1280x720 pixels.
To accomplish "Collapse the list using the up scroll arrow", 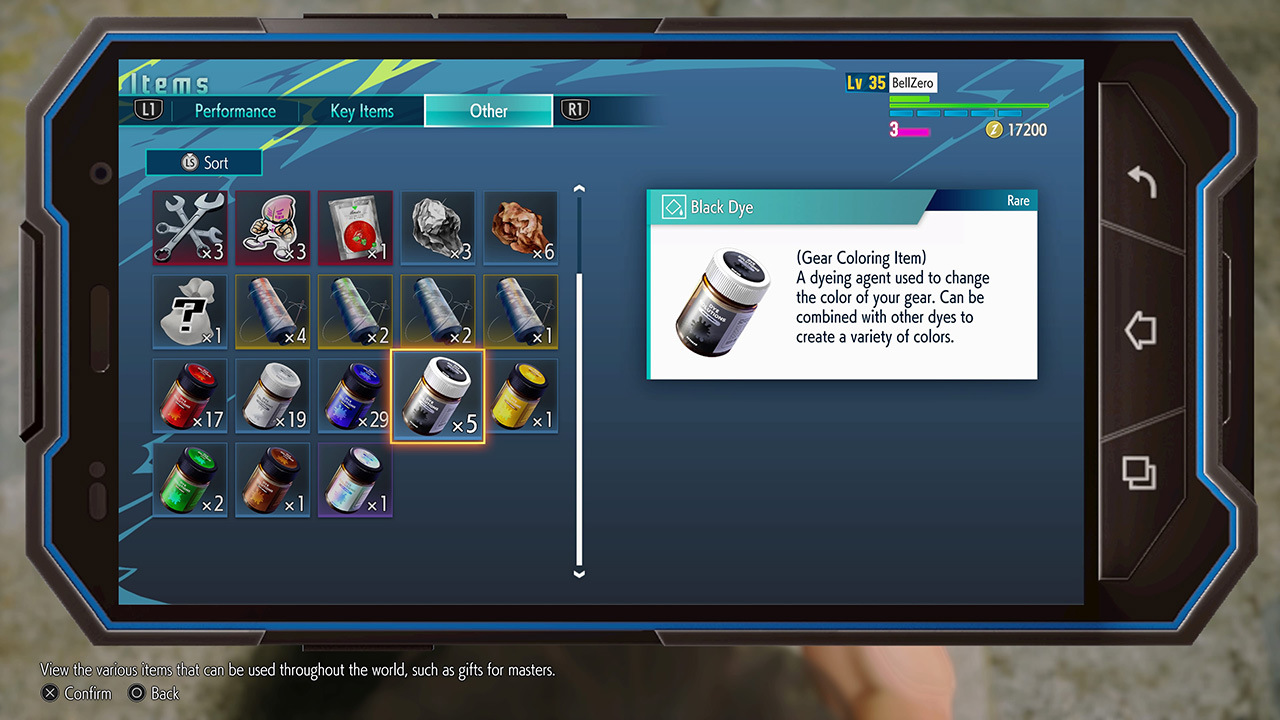I will pos(579,187).
